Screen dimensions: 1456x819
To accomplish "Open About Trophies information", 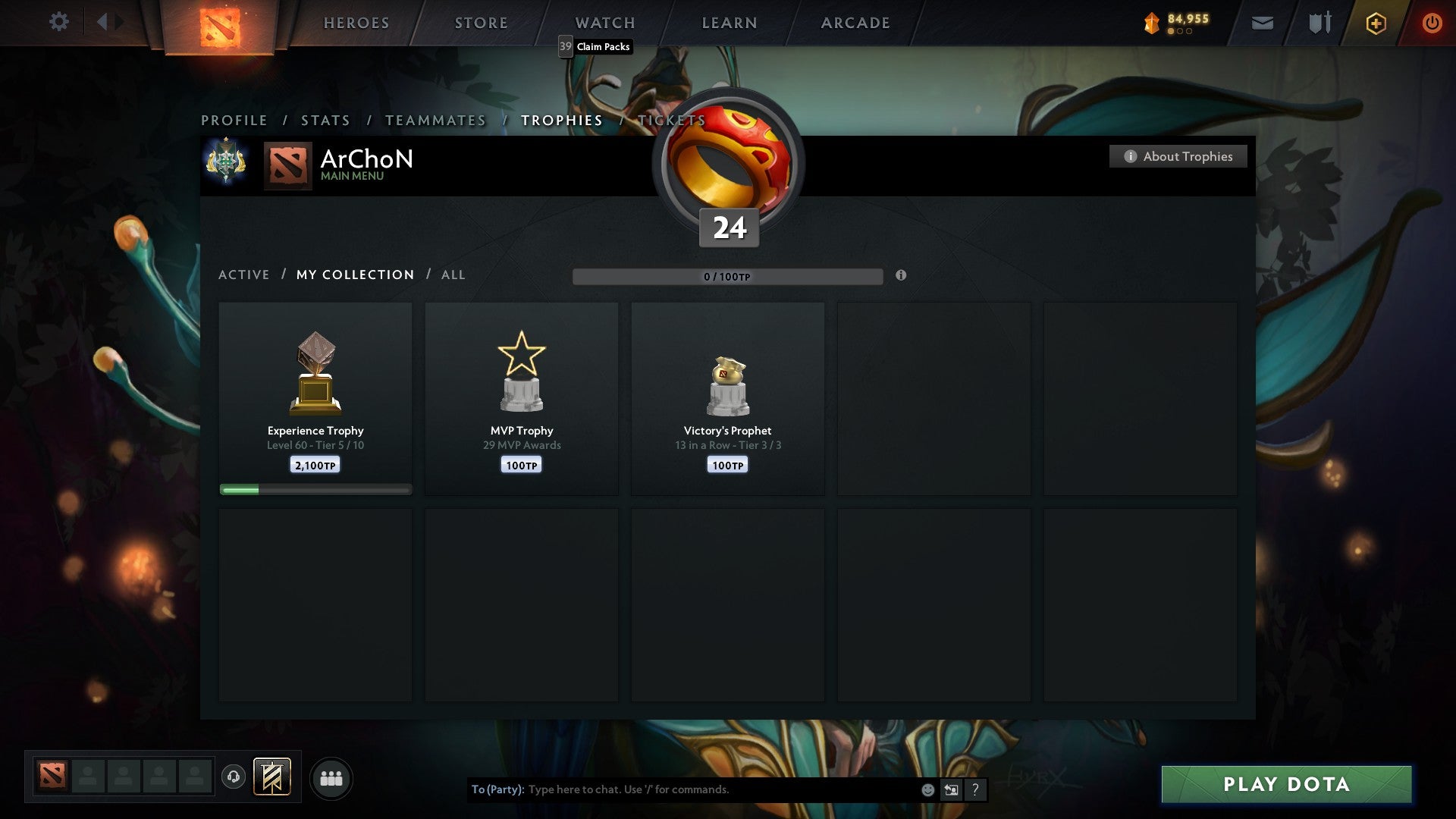I will (x=1178, y=156).
